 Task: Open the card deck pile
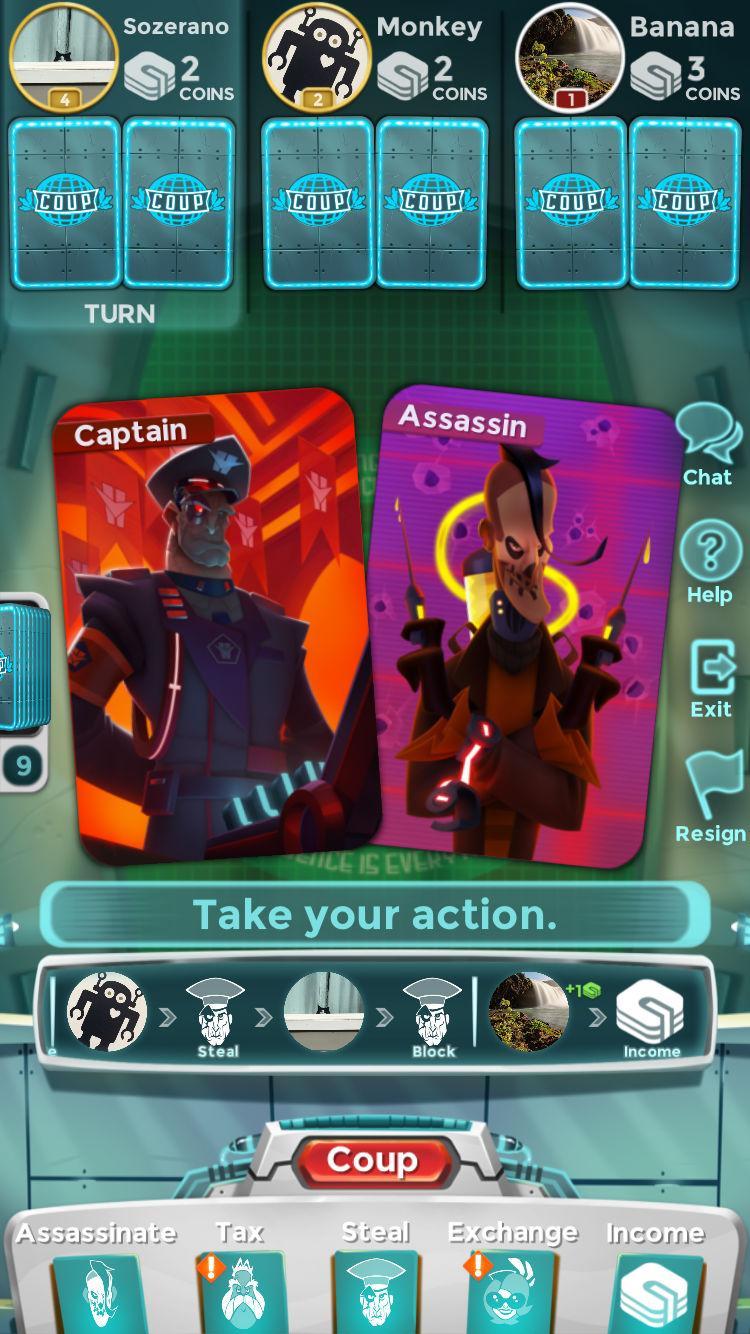[x=20, y=665]
